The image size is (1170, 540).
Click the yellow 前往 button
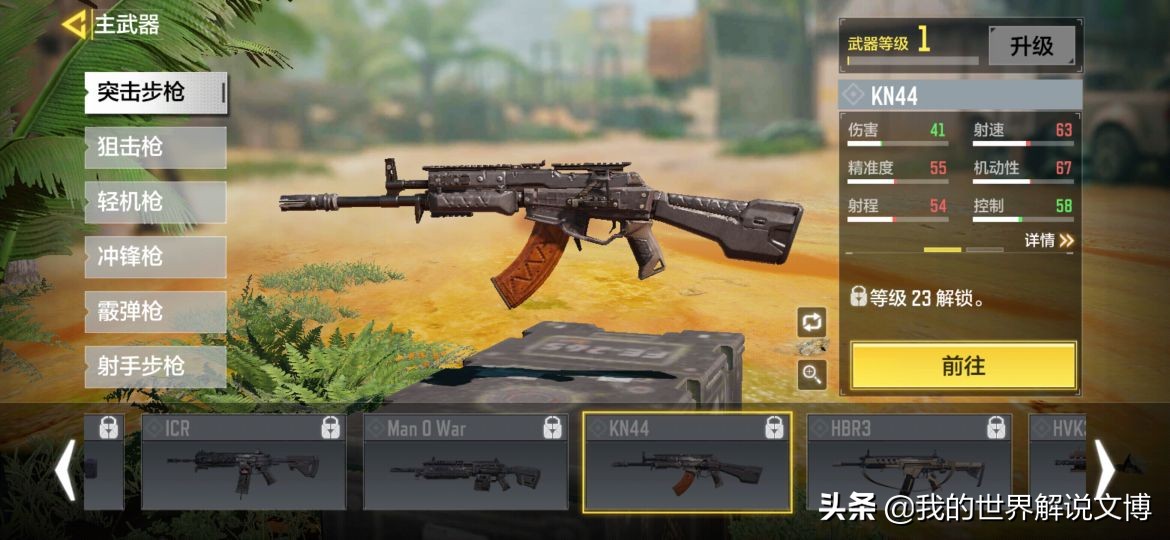(963, 366)
